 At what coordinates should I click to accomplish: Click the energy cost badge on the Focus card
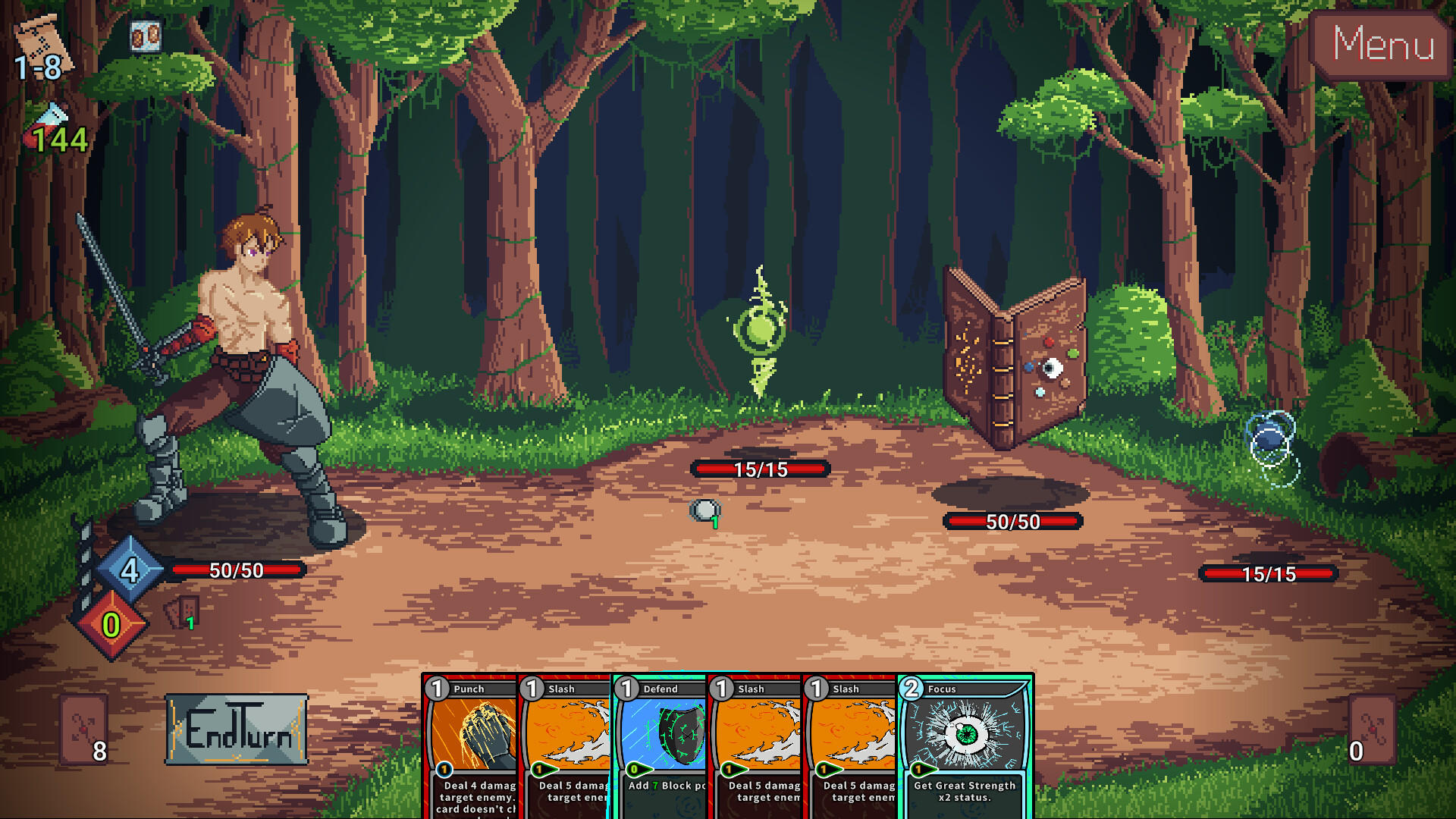coord(910,689)
